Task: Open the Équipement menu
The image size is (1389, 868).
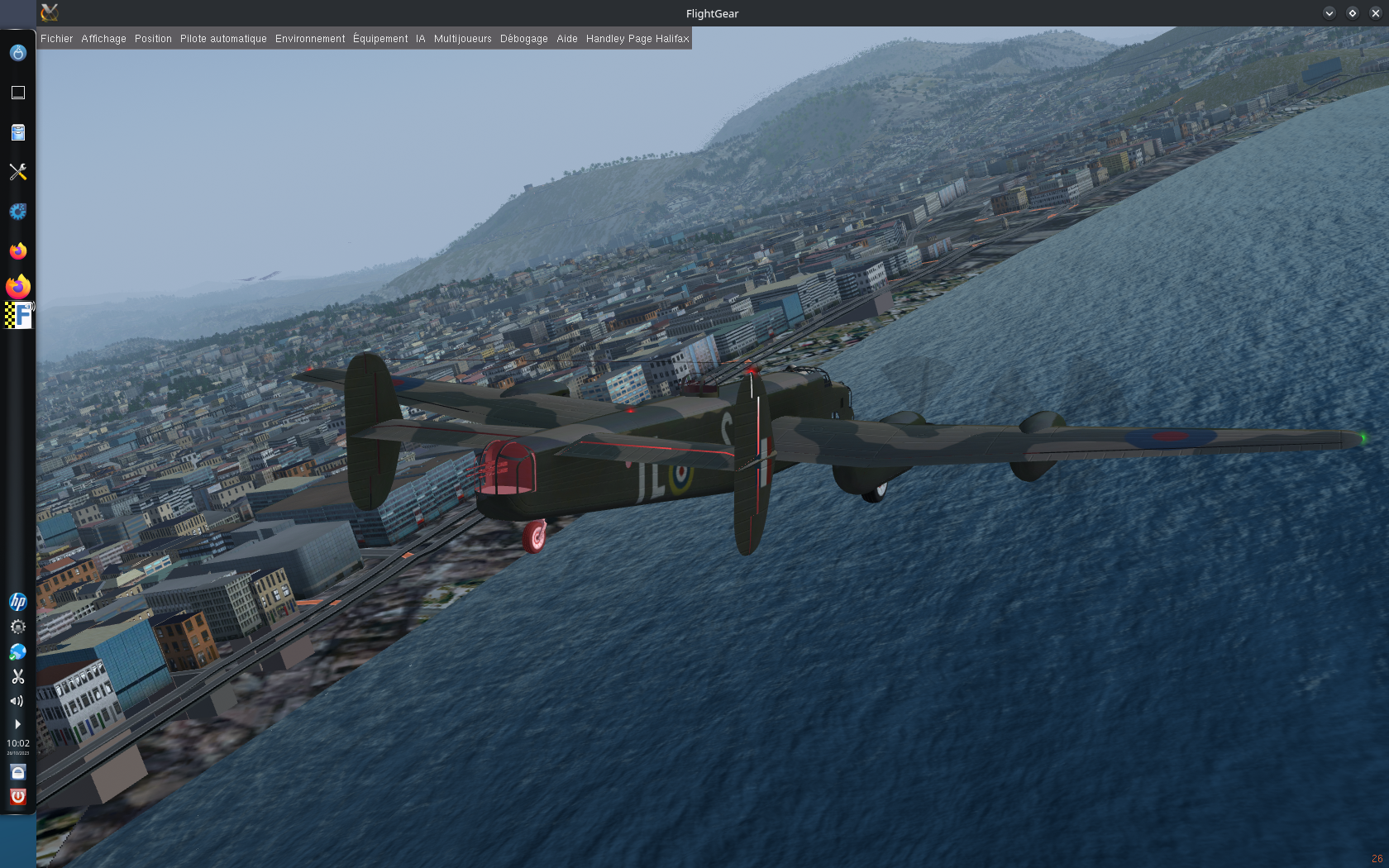Action: pos(380,39)
